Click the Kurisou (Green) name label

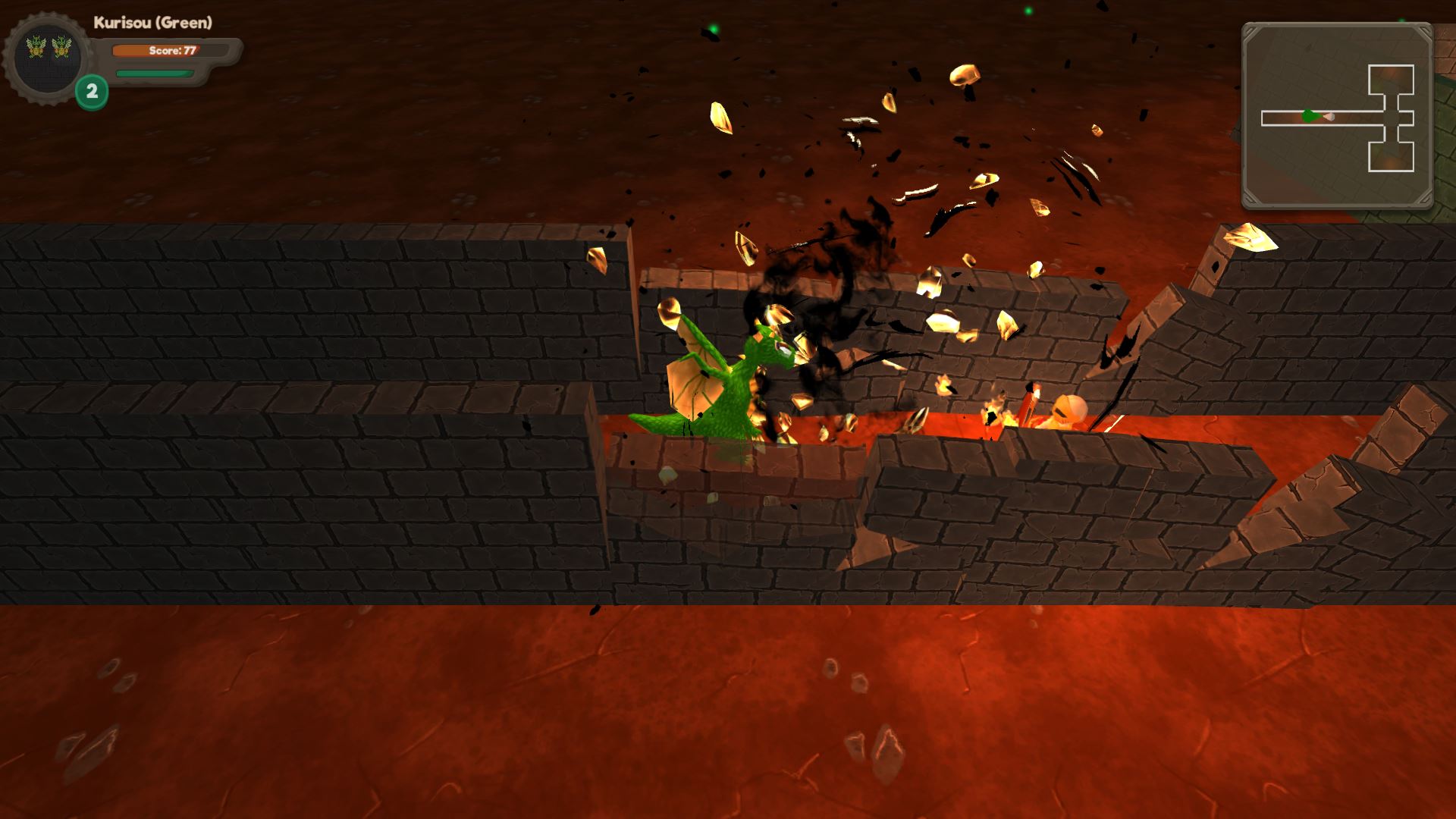coord(152,21)
